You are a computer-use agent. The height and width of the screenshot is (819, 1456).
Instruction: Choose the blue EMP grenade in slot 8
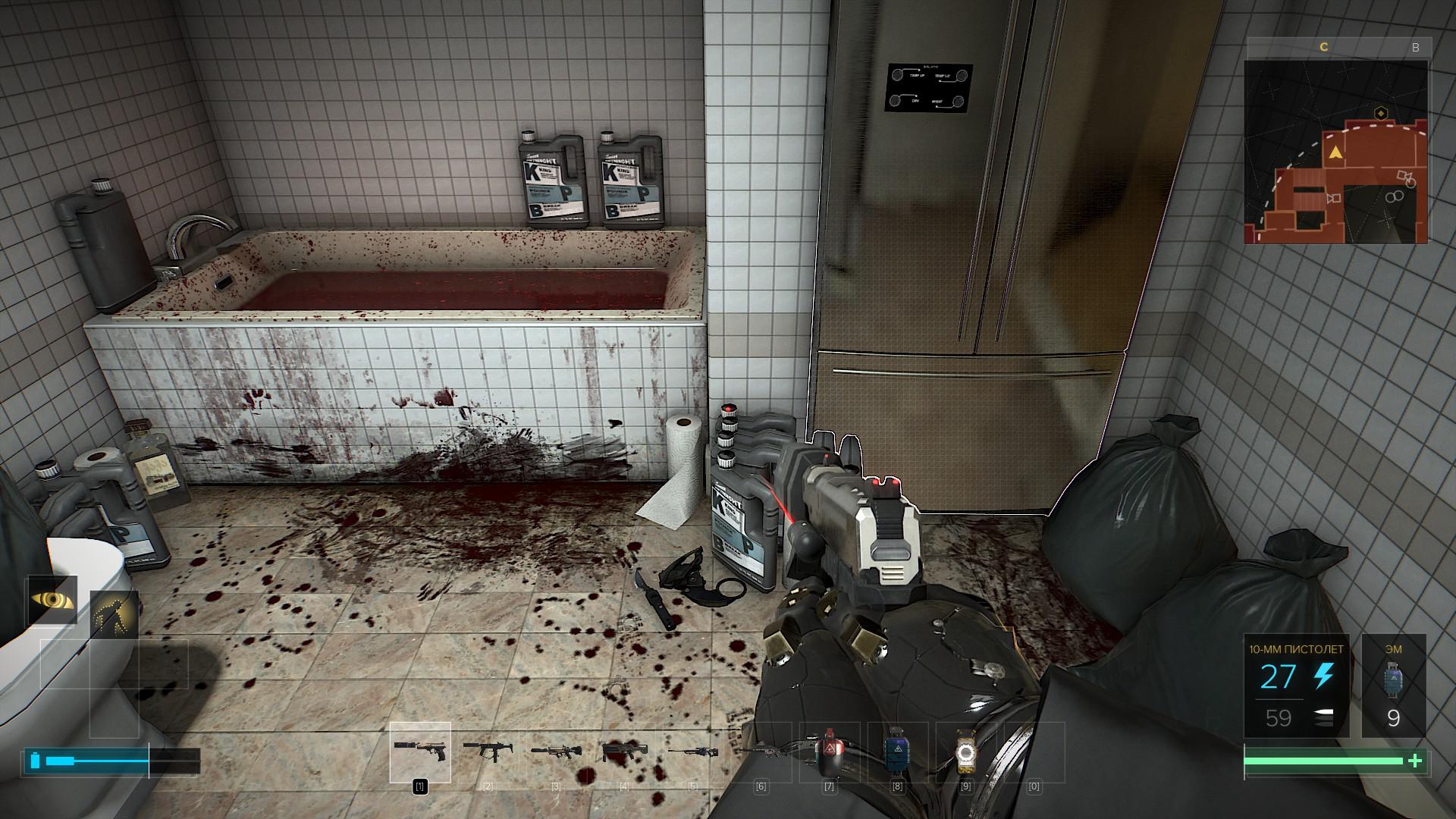pos(897,752)
